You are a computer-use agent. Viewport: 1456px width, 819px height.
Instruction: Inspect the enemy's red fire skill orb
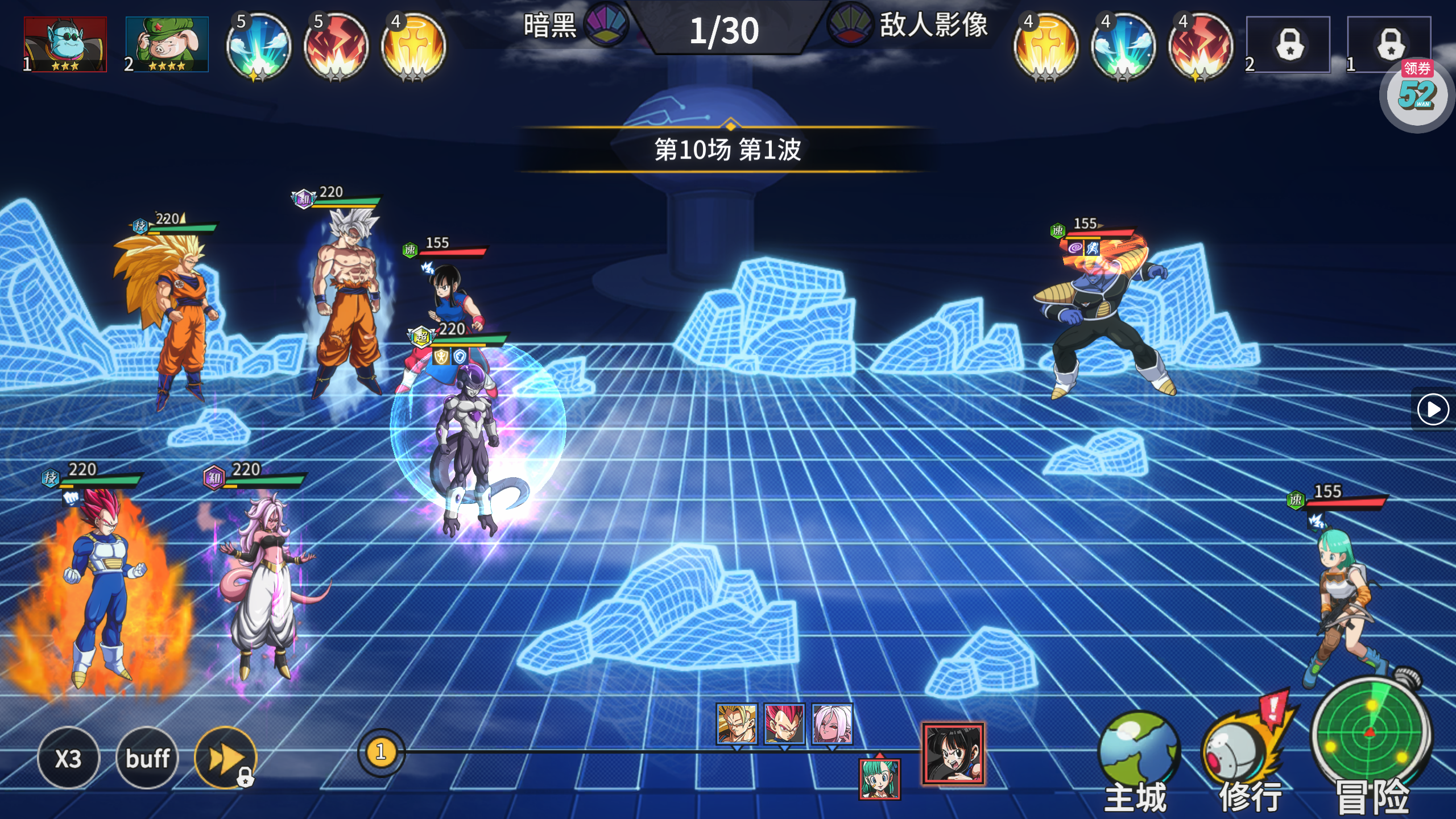click(x=1200, y=47)
